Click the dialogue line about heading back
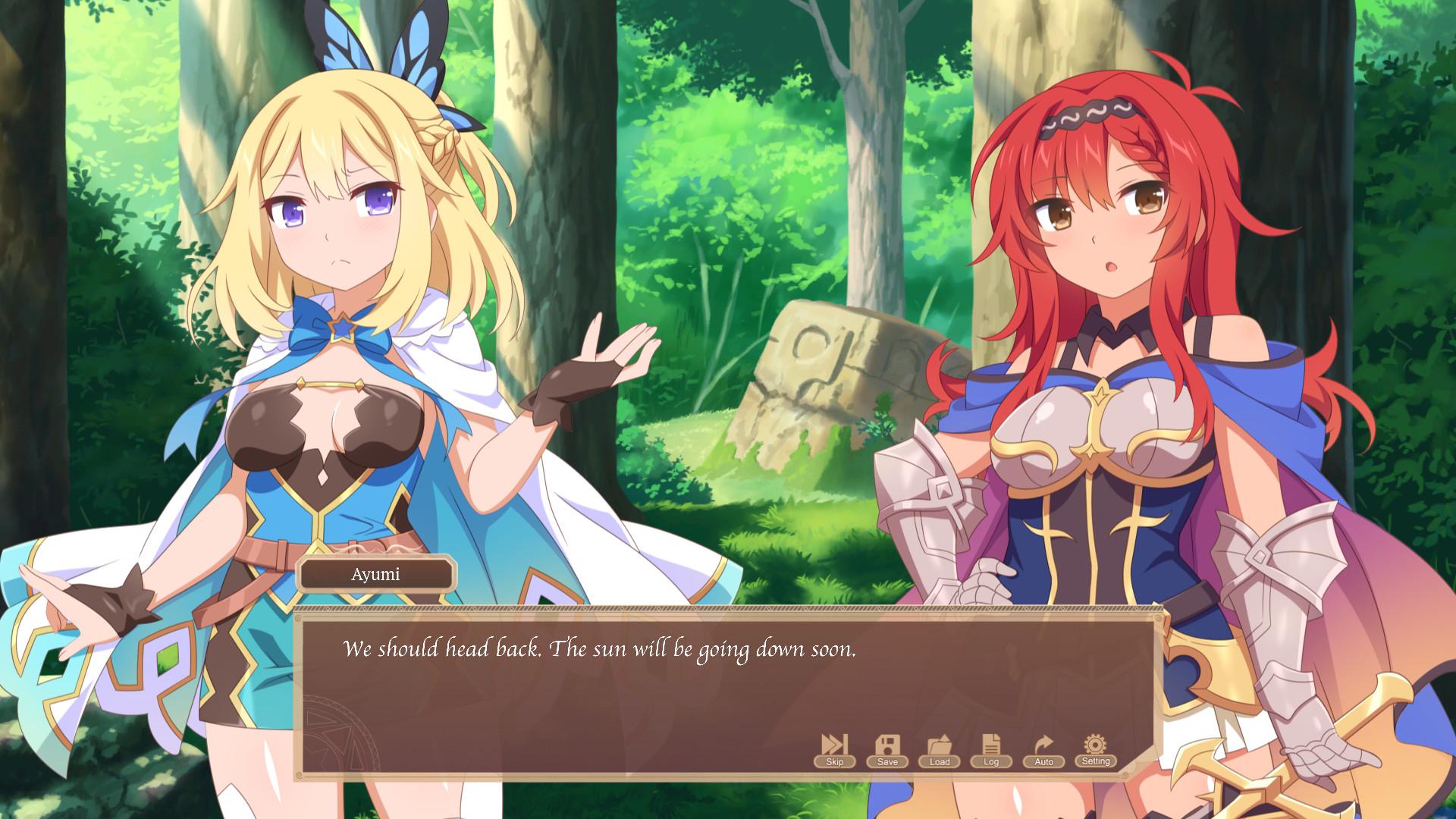The image size is (1456, 819). pyautogui.click(x=599, y=648)
